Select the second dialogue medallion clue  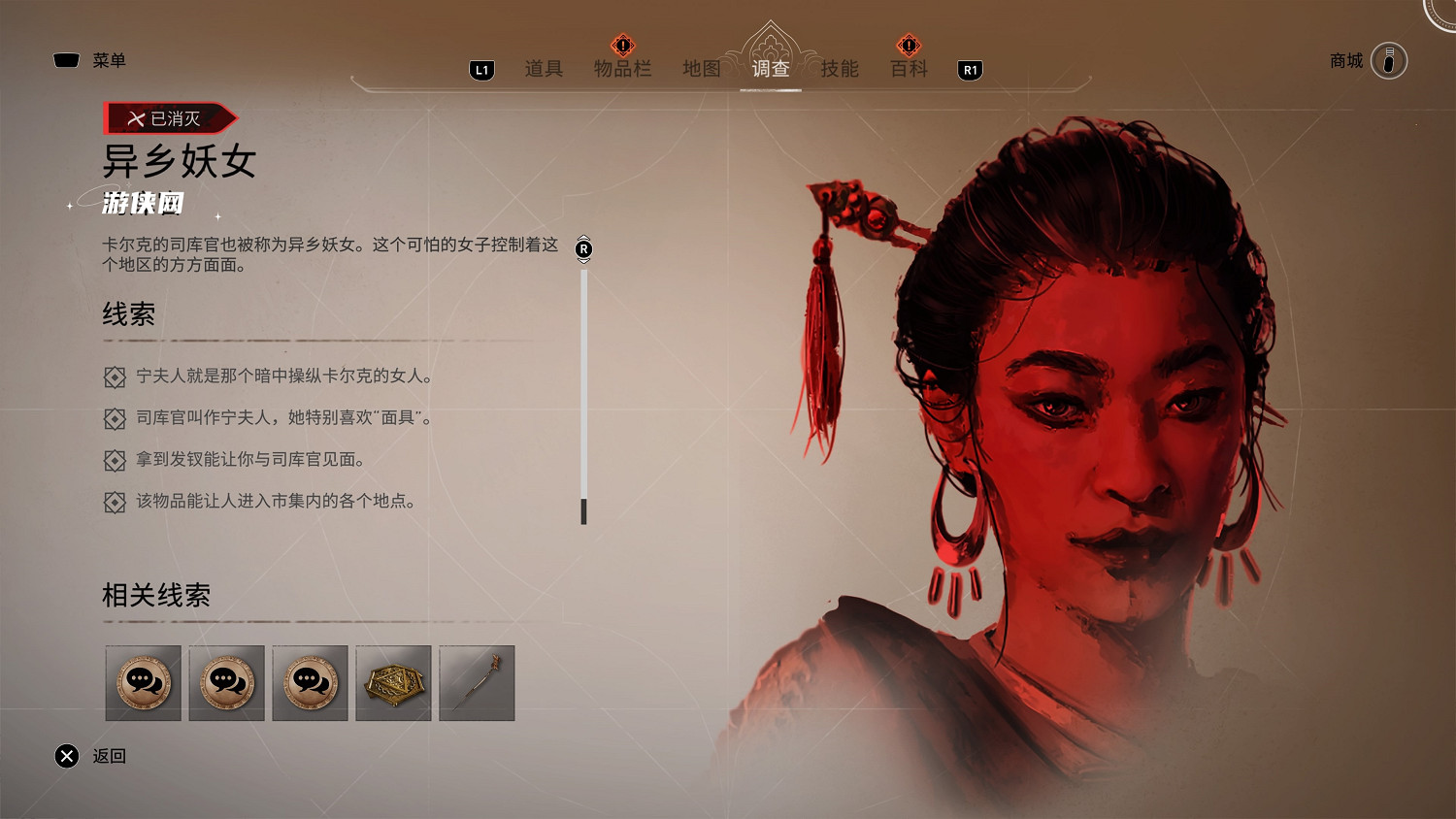pyautogui.click(x=226, y=683)
